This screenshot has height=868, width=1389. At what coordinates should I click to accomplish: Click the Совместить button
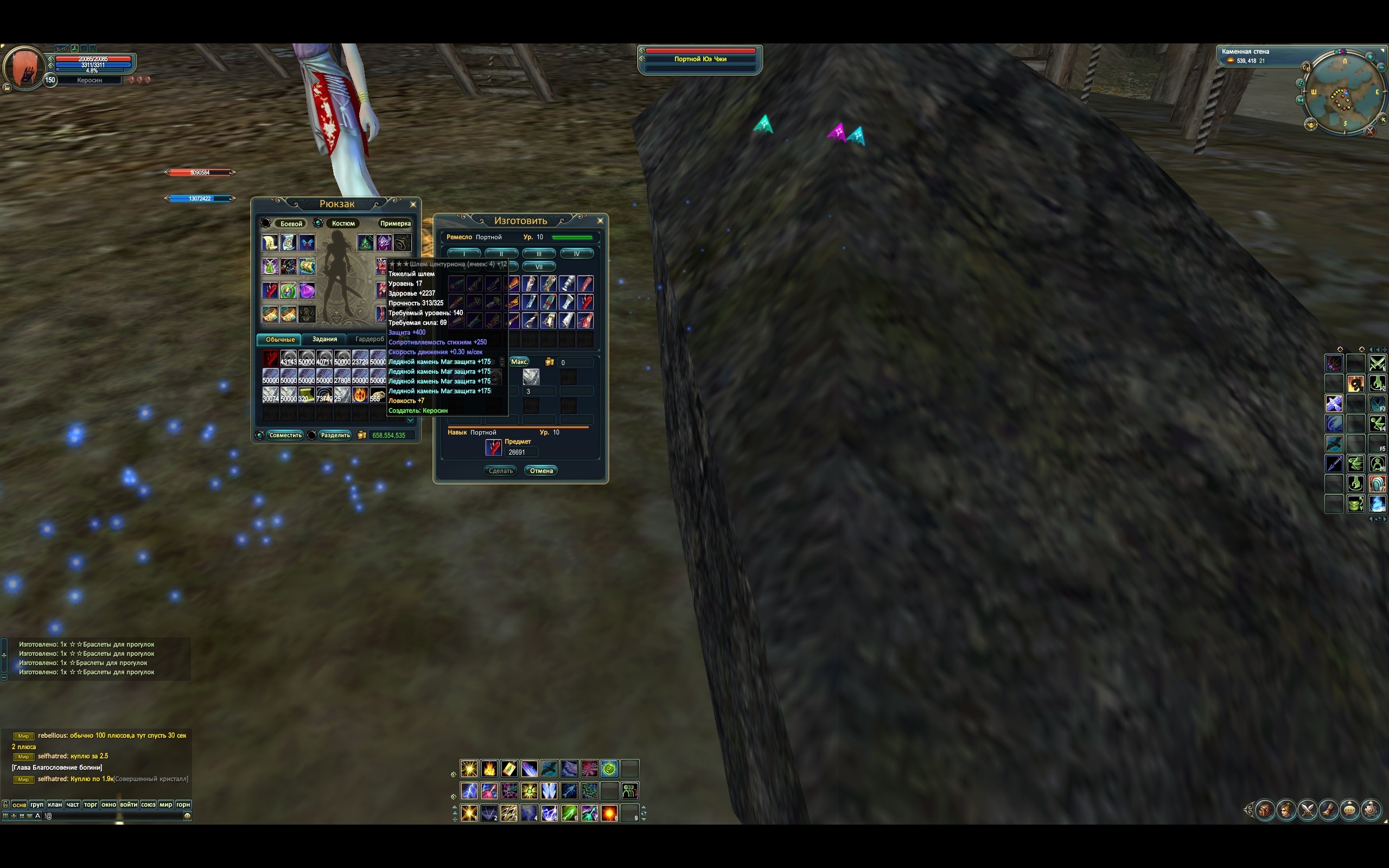[x=285, y=435]
